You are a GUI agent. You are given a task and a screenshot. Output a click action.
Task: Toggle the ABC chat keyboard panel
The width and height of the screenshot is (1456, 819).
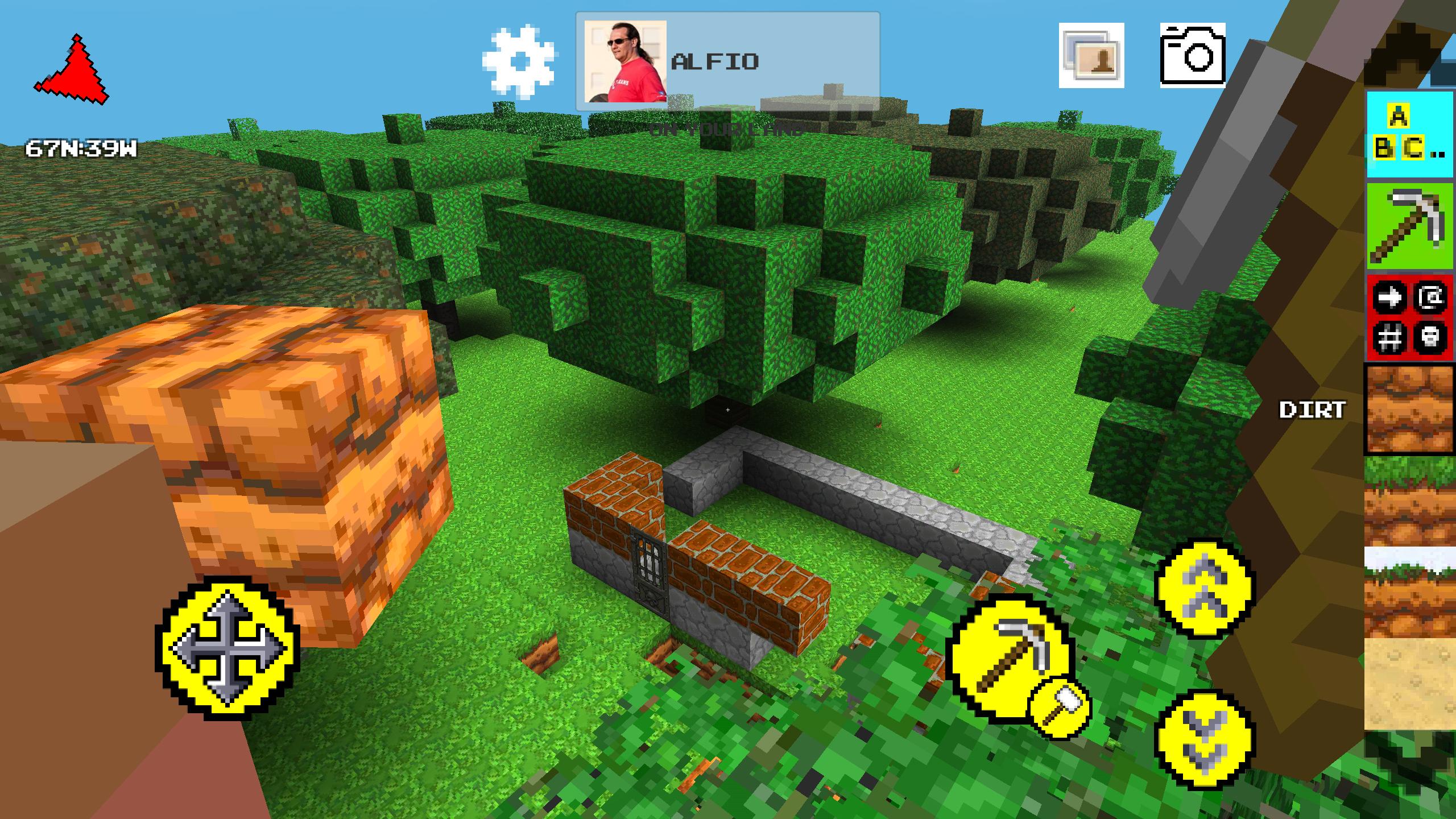(x=1410, y=134)
